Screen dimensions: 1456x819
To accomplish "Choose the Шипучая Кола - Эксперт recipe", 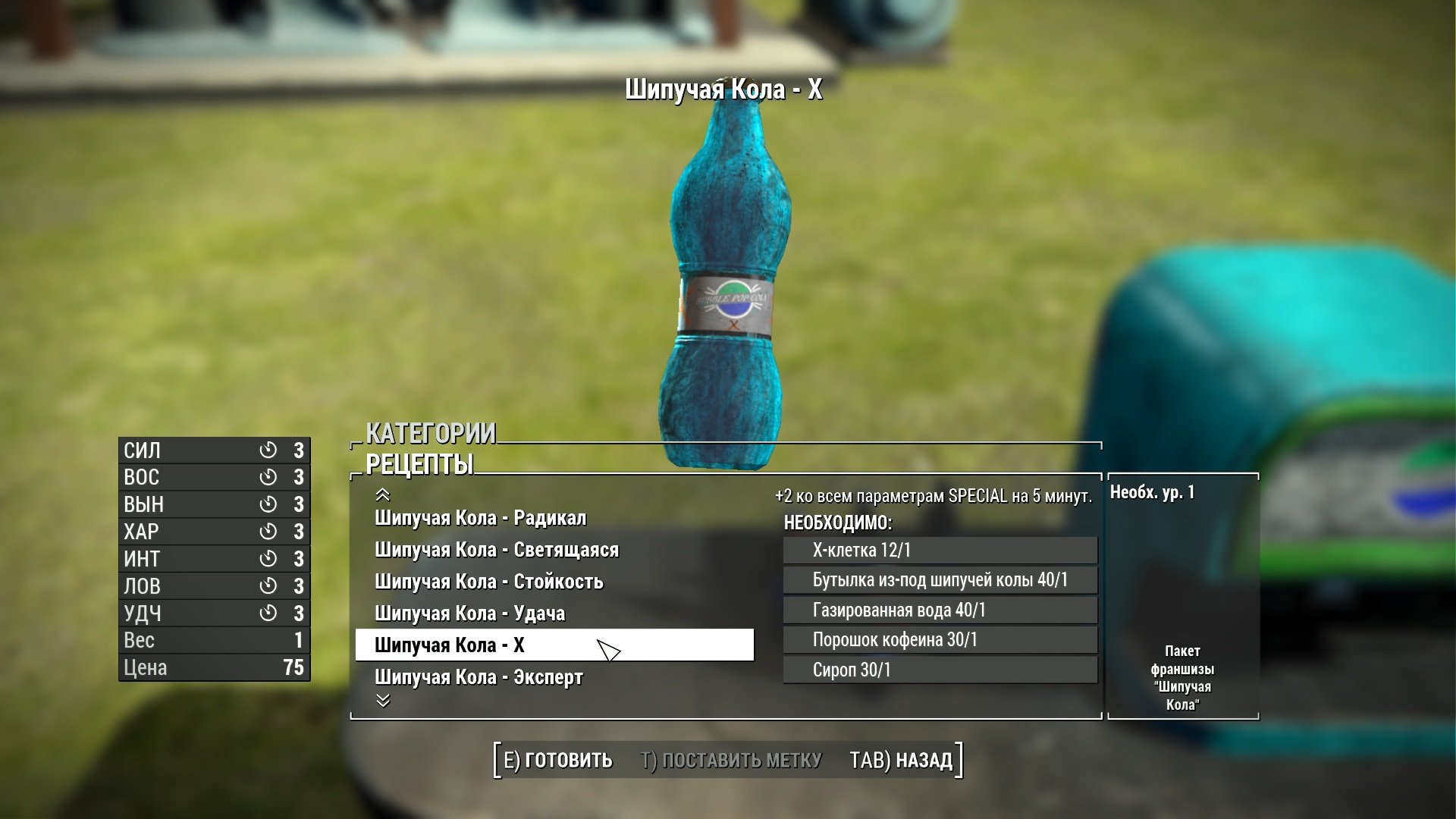I will [x=479, y=677].
